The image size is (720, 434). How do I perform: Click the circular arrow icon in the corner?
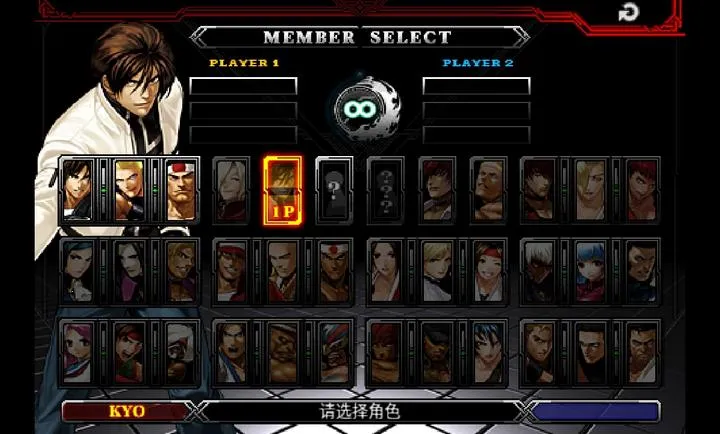[628, 12]
